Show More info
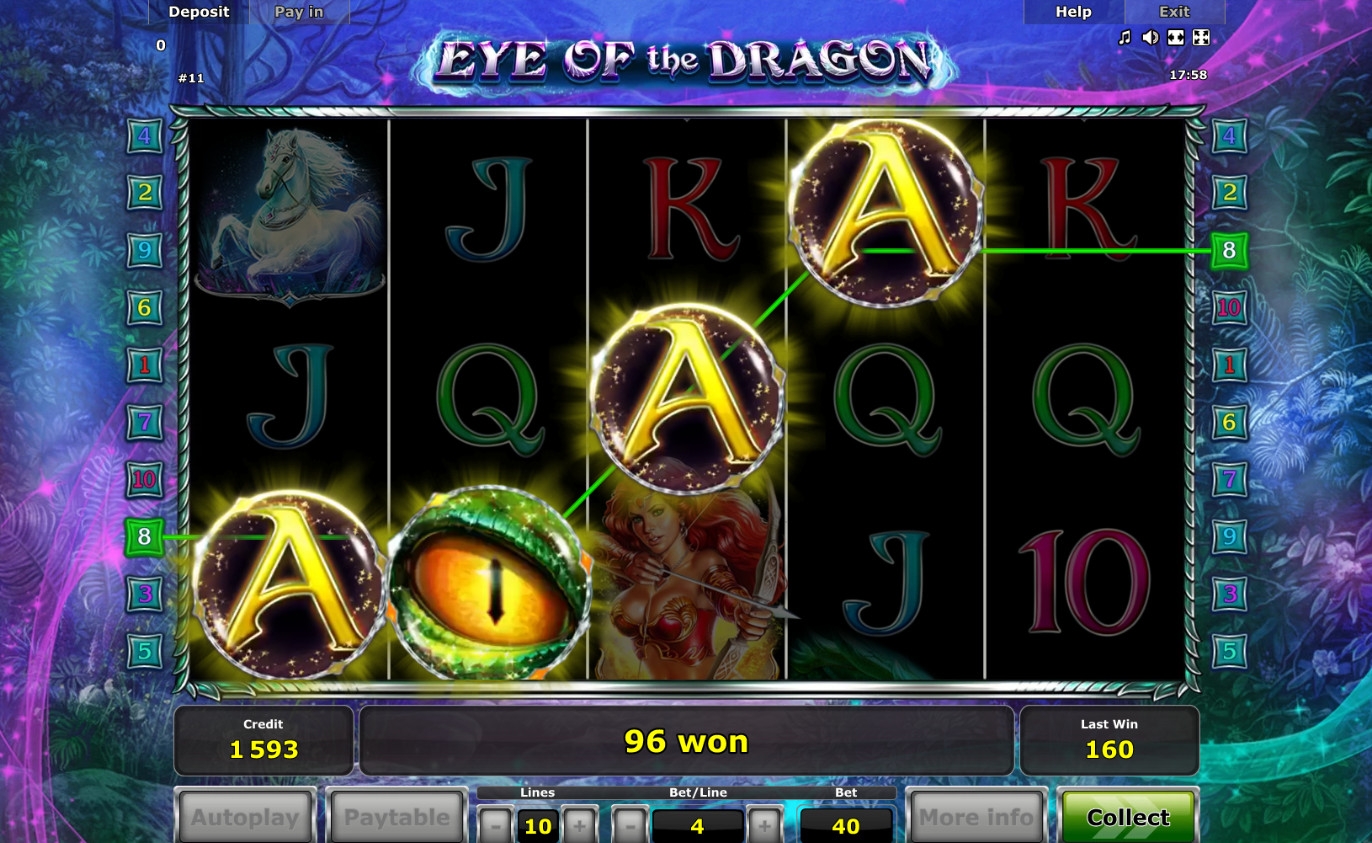1372x843 pixels. coord(975,817)
